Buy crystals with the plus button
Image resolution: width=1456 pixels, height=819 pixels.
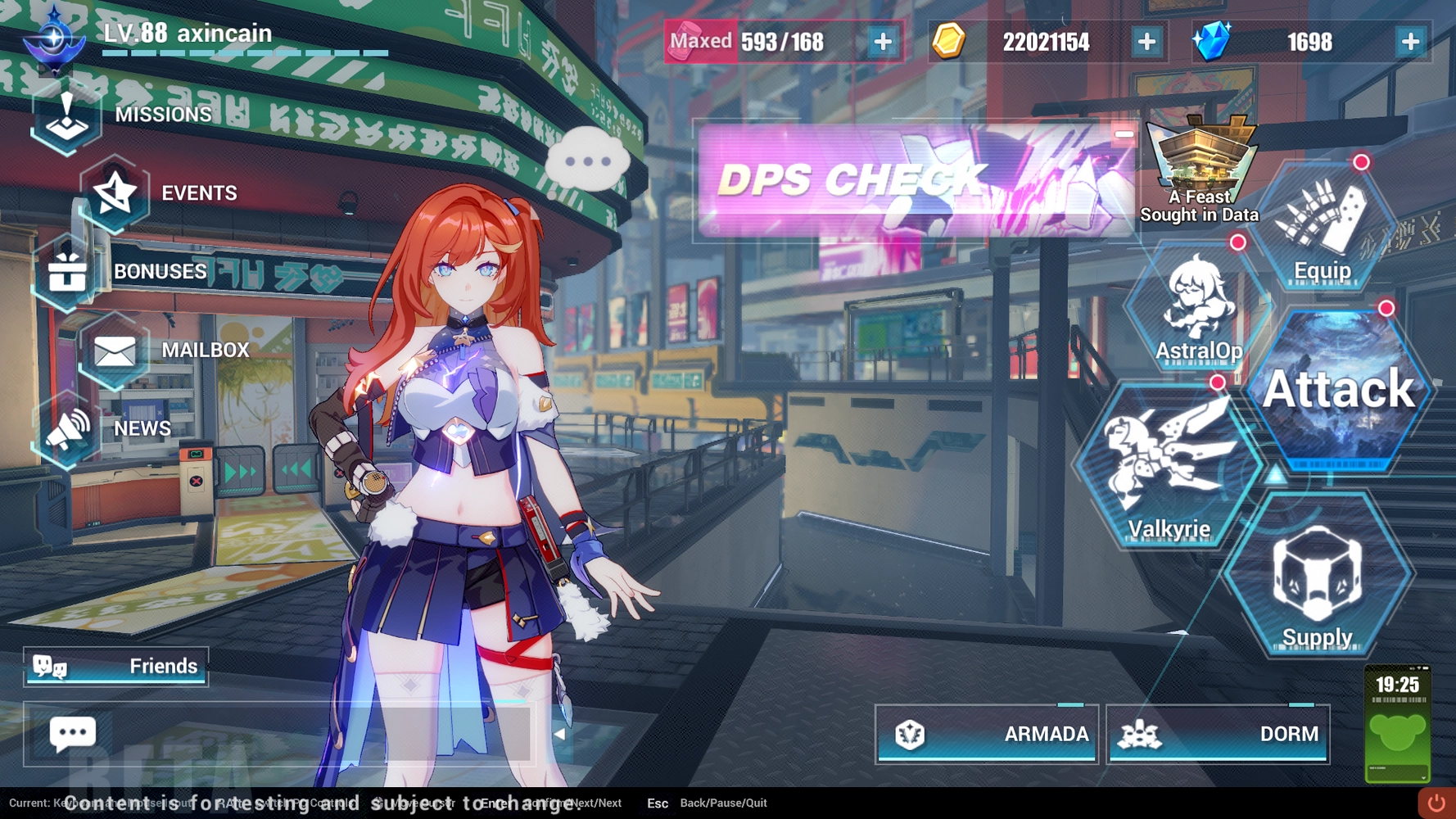point(1410,42)
